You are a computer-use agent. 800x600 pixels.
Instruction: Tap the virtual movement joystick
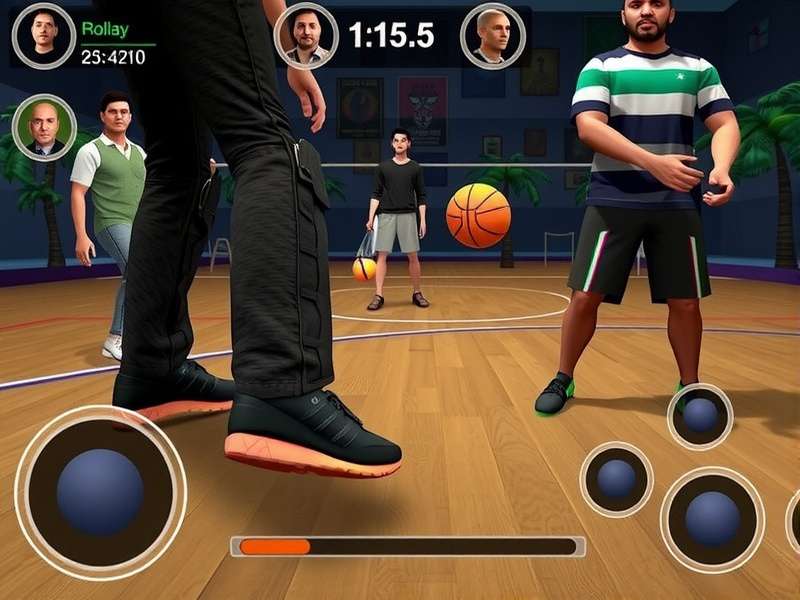coord(99,491)
